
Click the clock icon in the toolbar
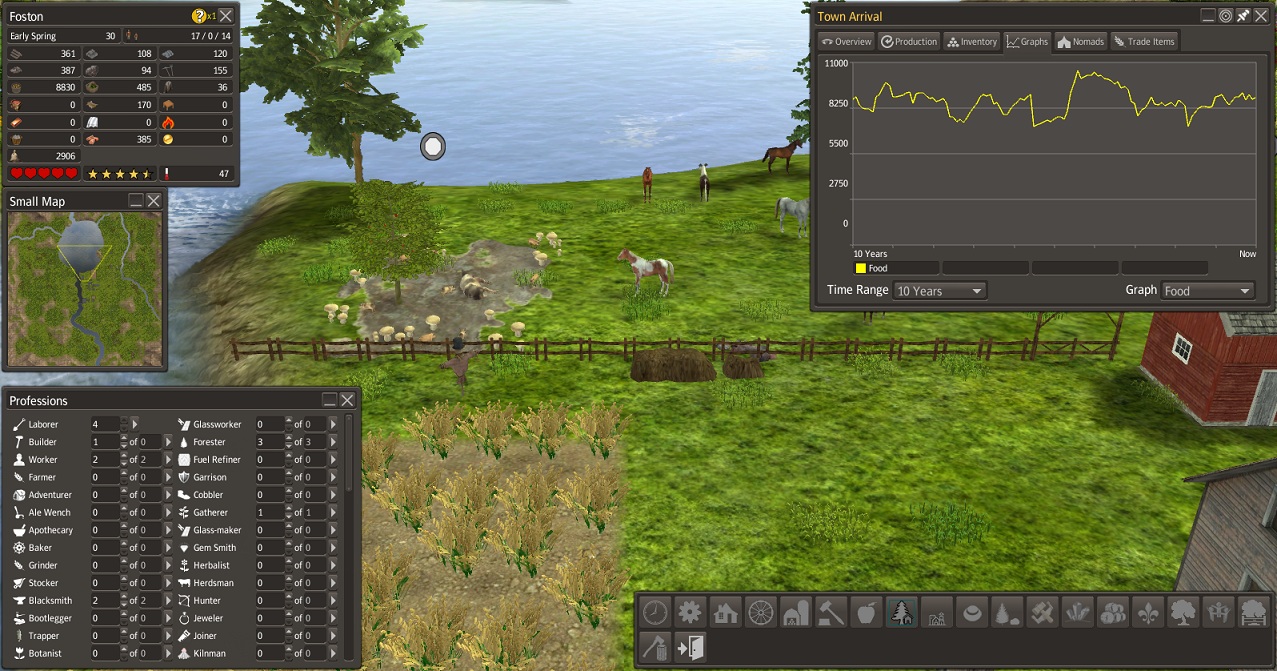(655, 611)
